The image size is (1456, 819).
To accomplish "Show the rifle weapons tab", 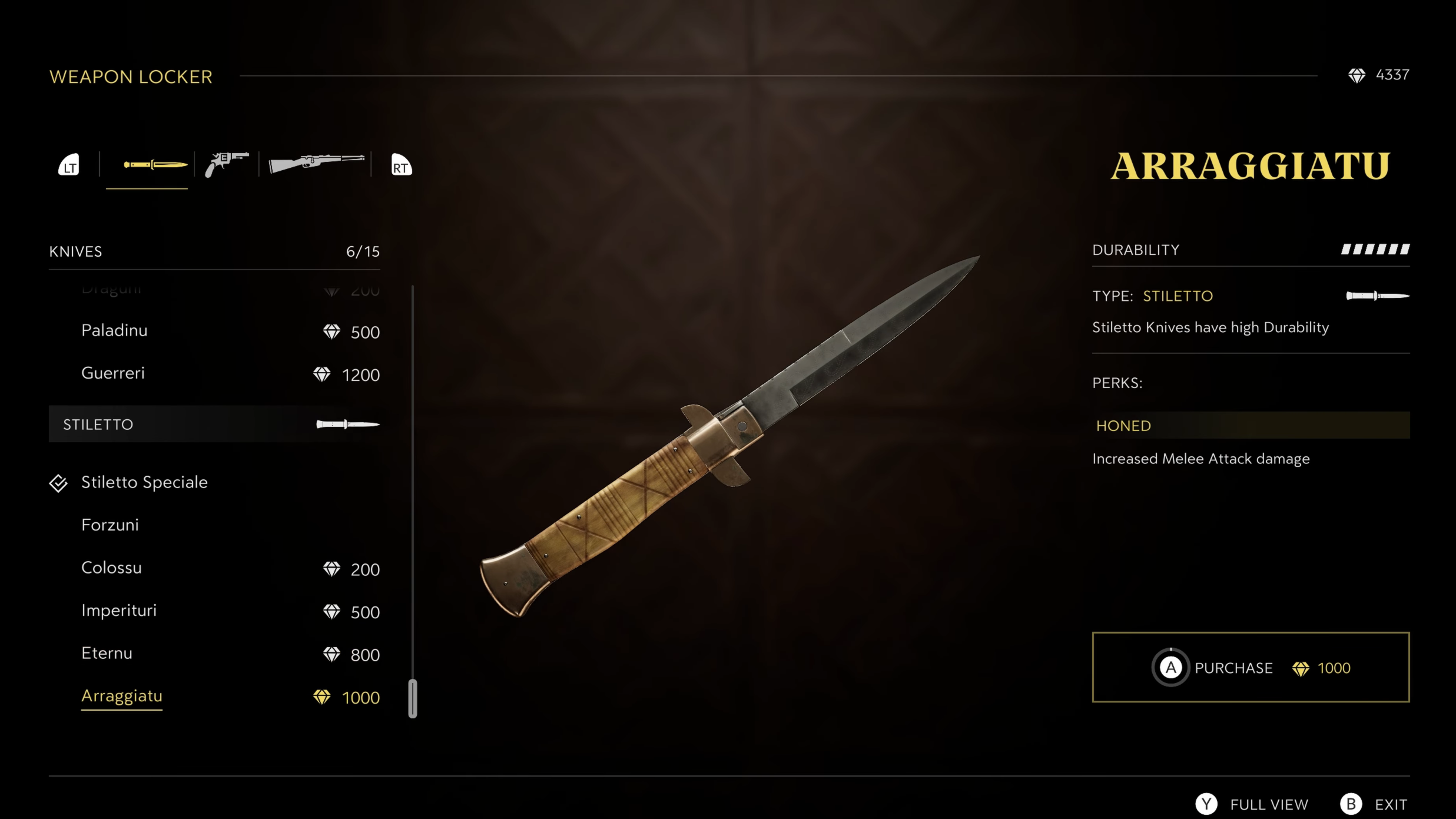I will (316, 163).
